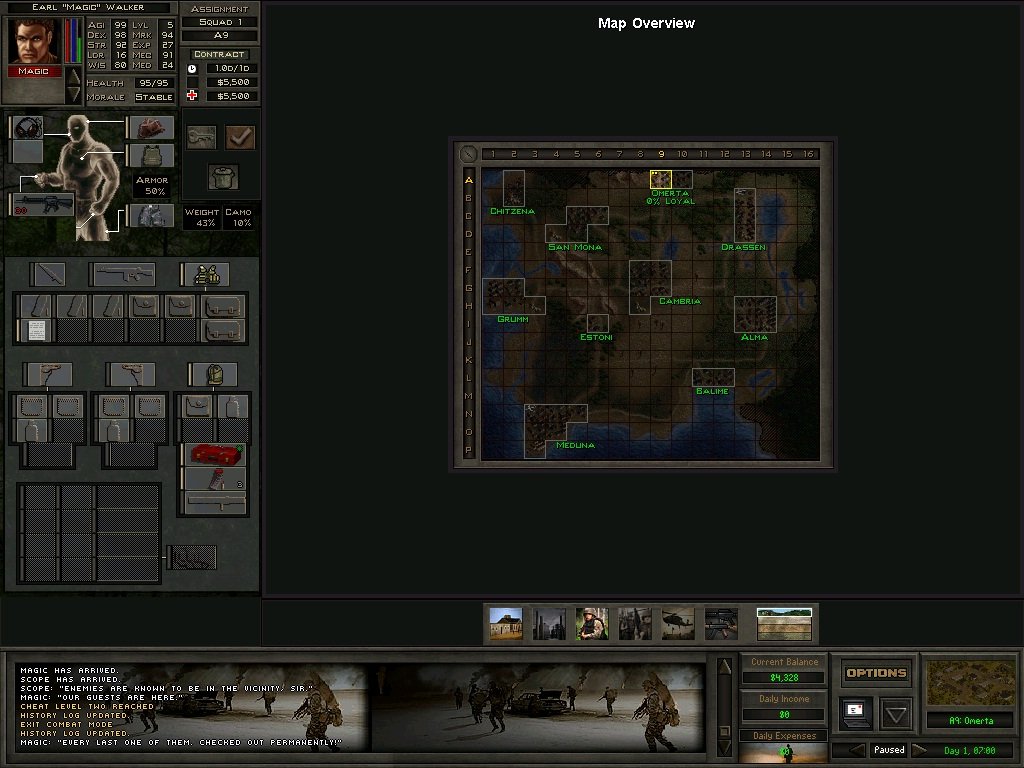Viewport: 1024px width, 768px height.
Task: Open the Options menu
Action: click(876, 673)
